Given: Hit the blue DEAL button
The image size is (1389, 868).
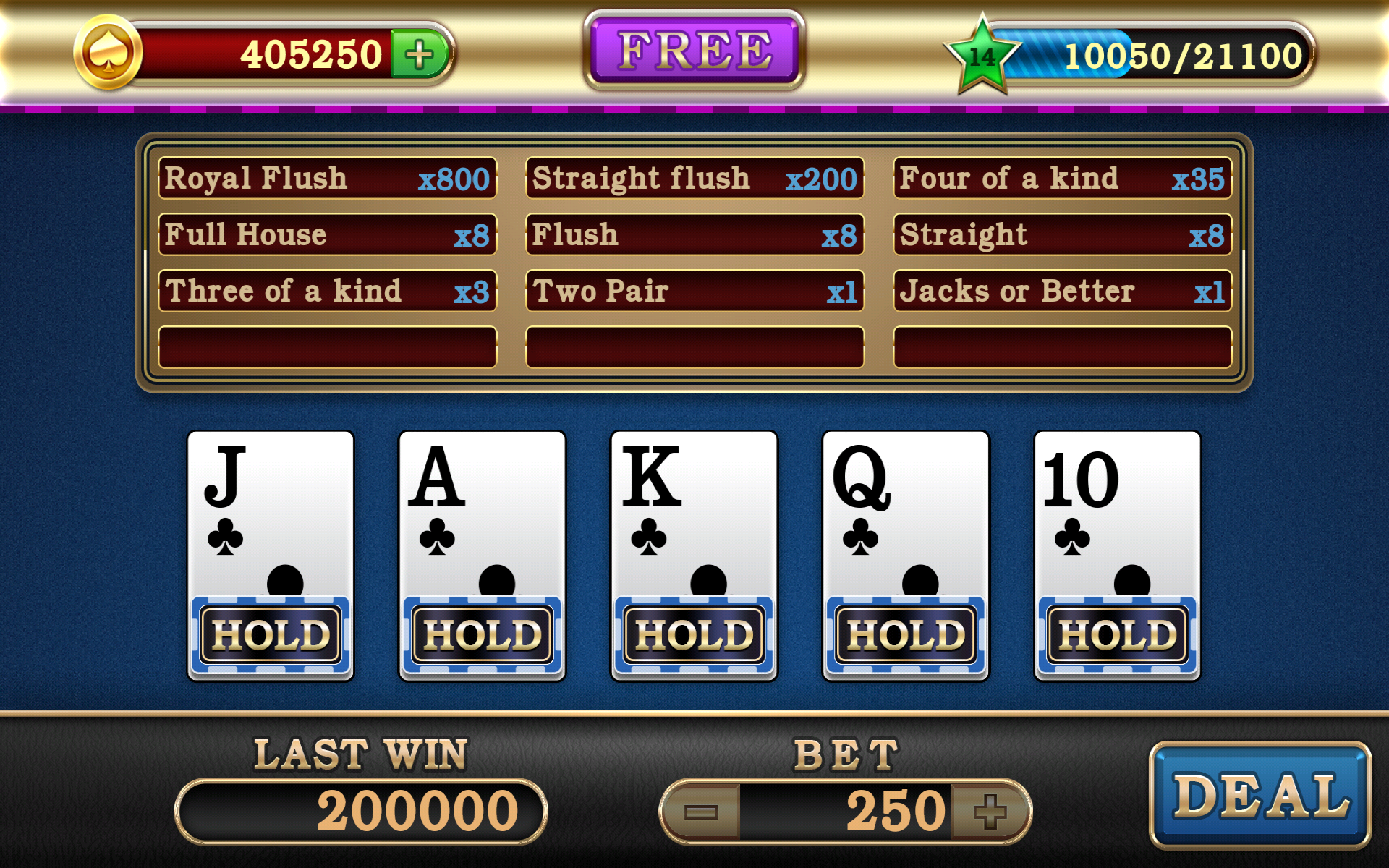Looking at the screenshot, I should [x=1260, y=795].
